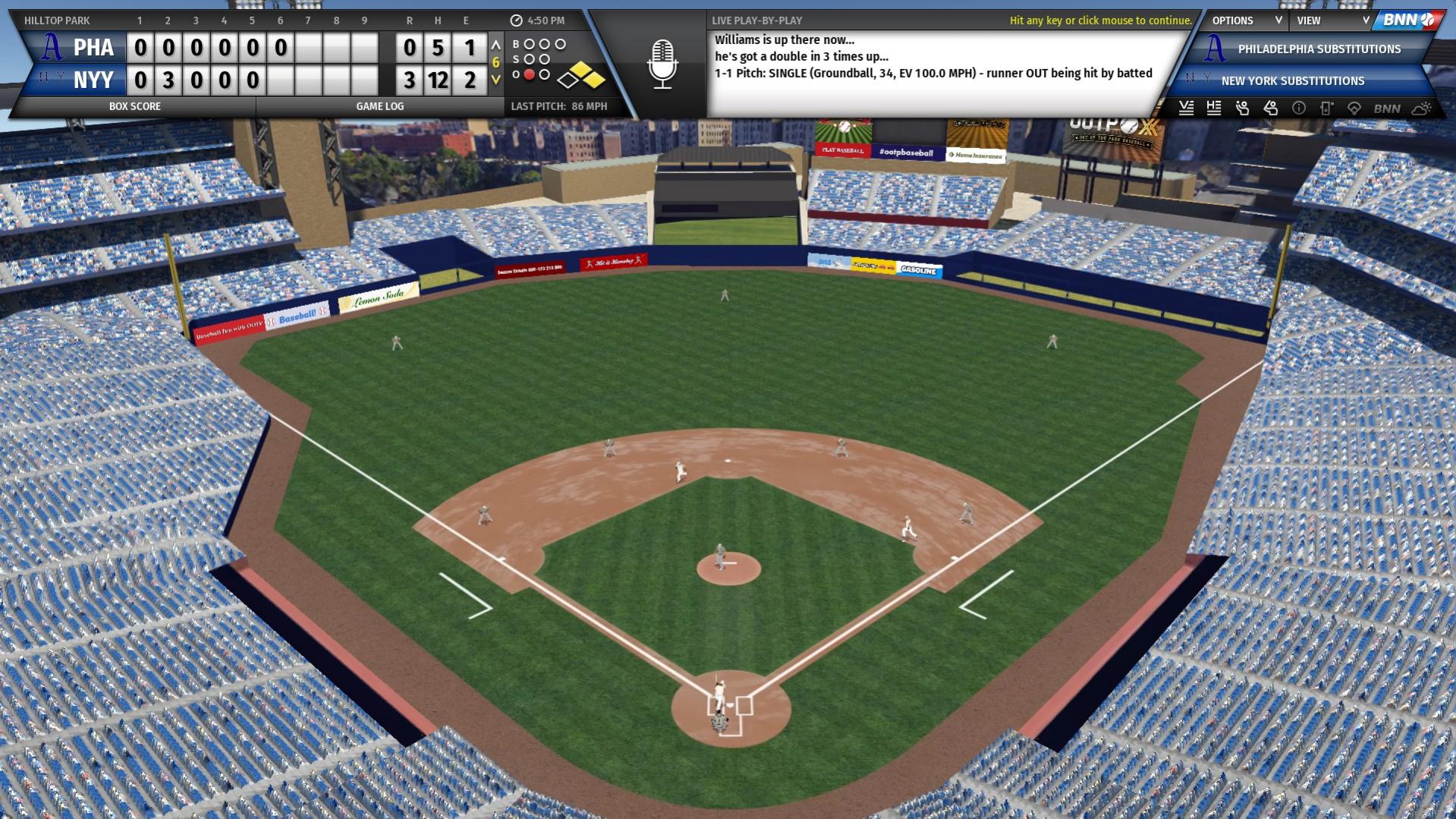View the visiting pitcher icon
Viewport: 1456px width, 819px height.
tap(1242, 109)
